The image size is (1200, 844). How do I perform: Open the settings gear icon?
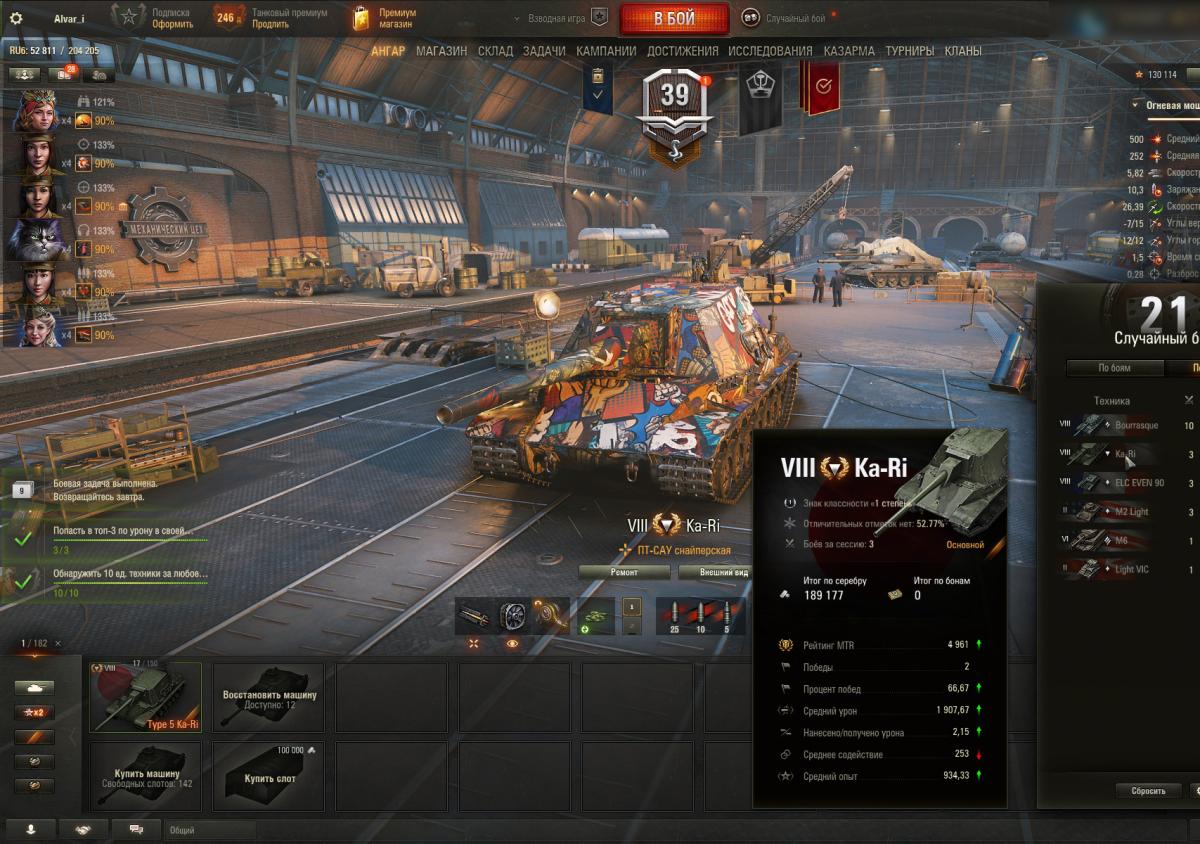(x=16, y=18)
